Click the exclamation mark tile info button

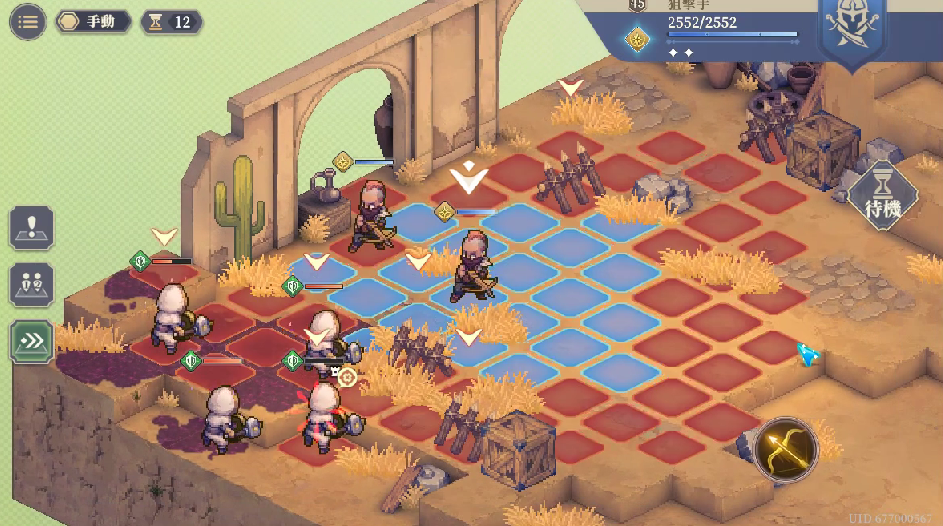[x=31, y=228]
